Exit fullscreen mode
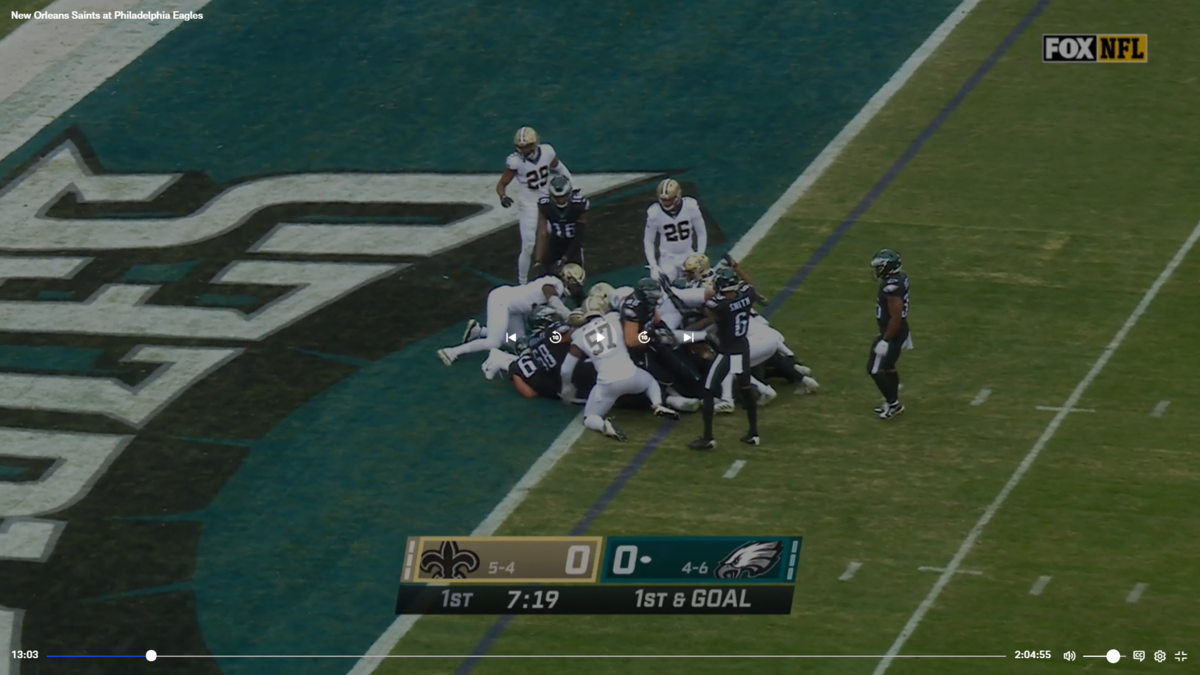The width and height of the screenshot is (1200, 675). point(1181,656)
